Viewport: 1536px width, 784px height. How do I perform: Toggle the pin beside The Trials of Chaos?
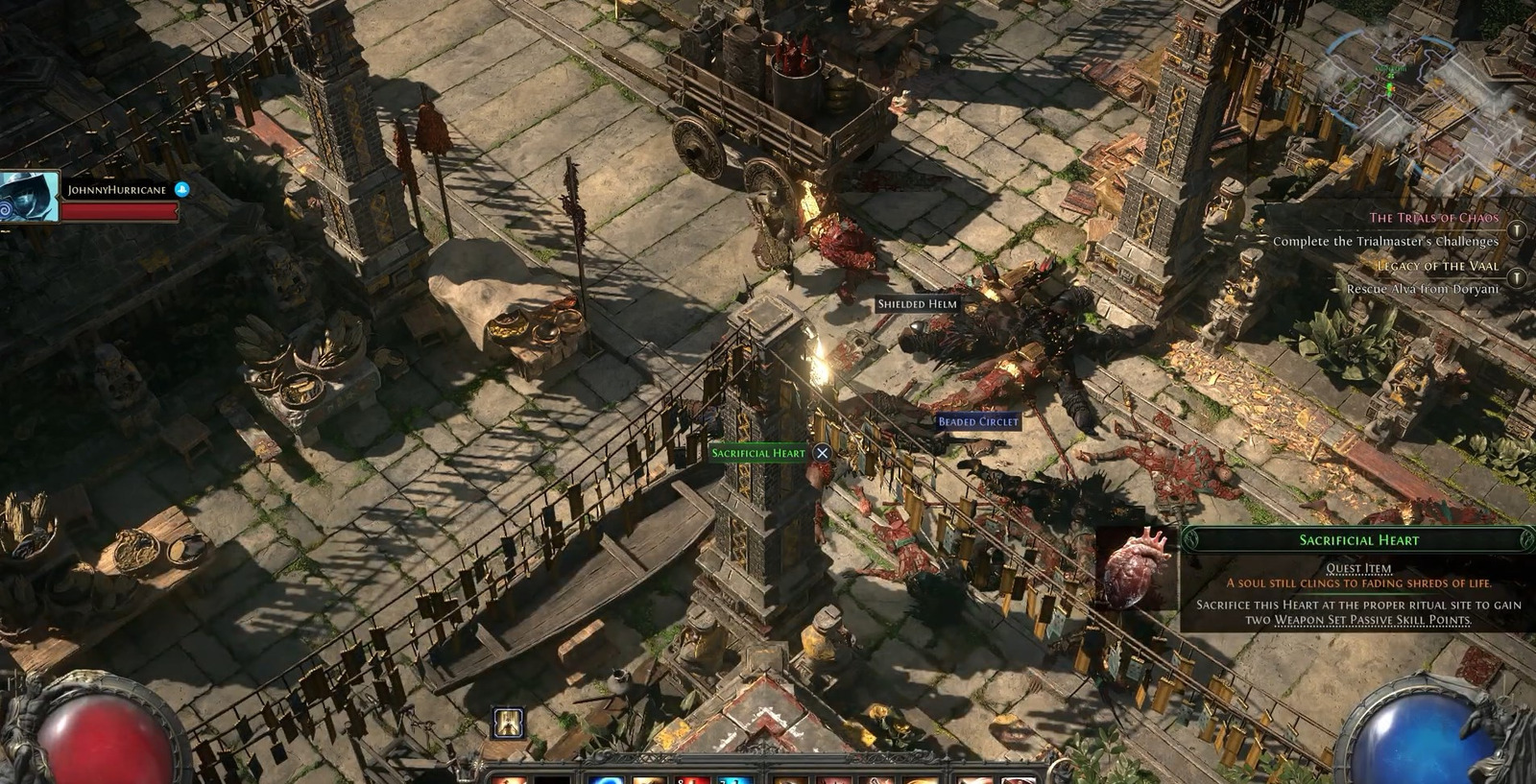1517,230
